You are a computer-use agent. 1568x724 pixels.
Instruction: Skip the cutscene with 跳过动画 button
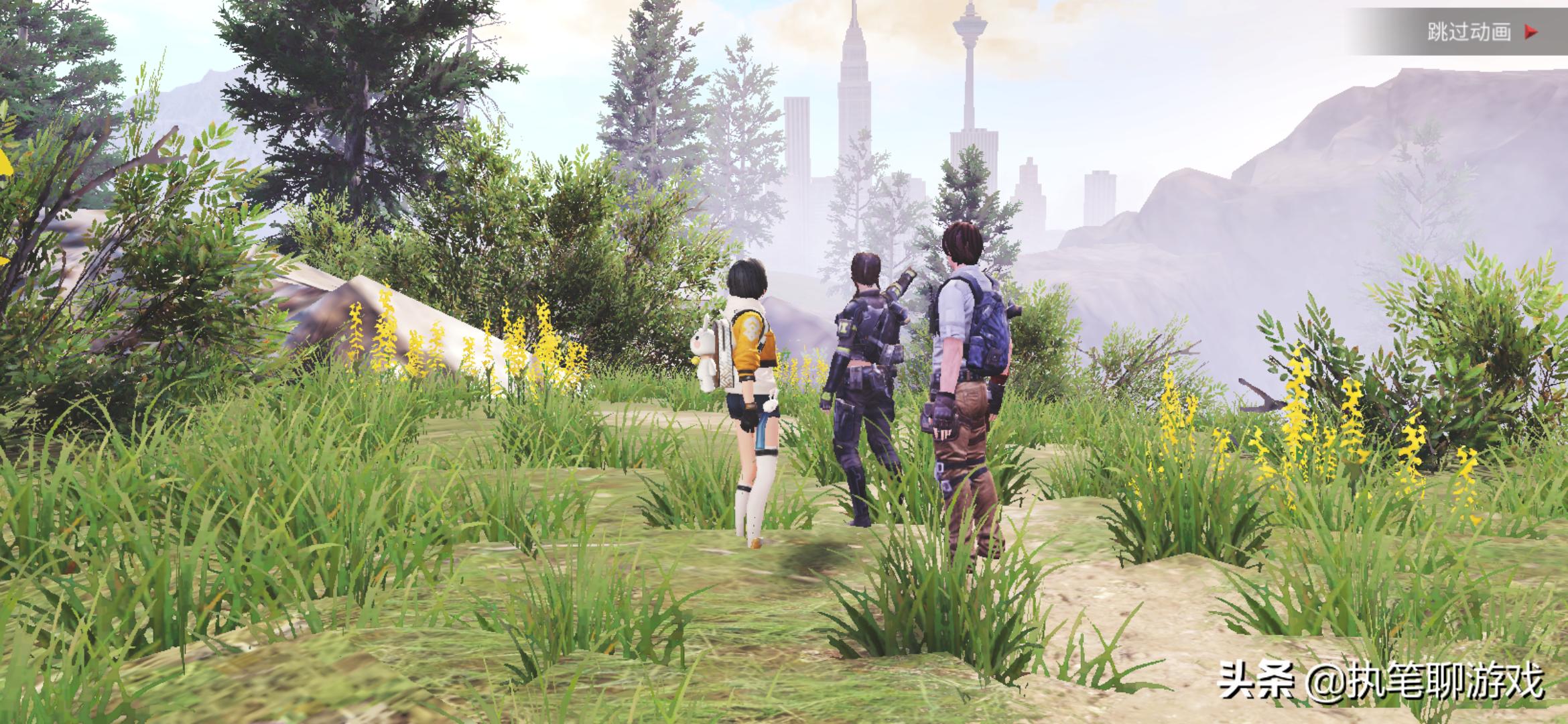point(1481,32)
